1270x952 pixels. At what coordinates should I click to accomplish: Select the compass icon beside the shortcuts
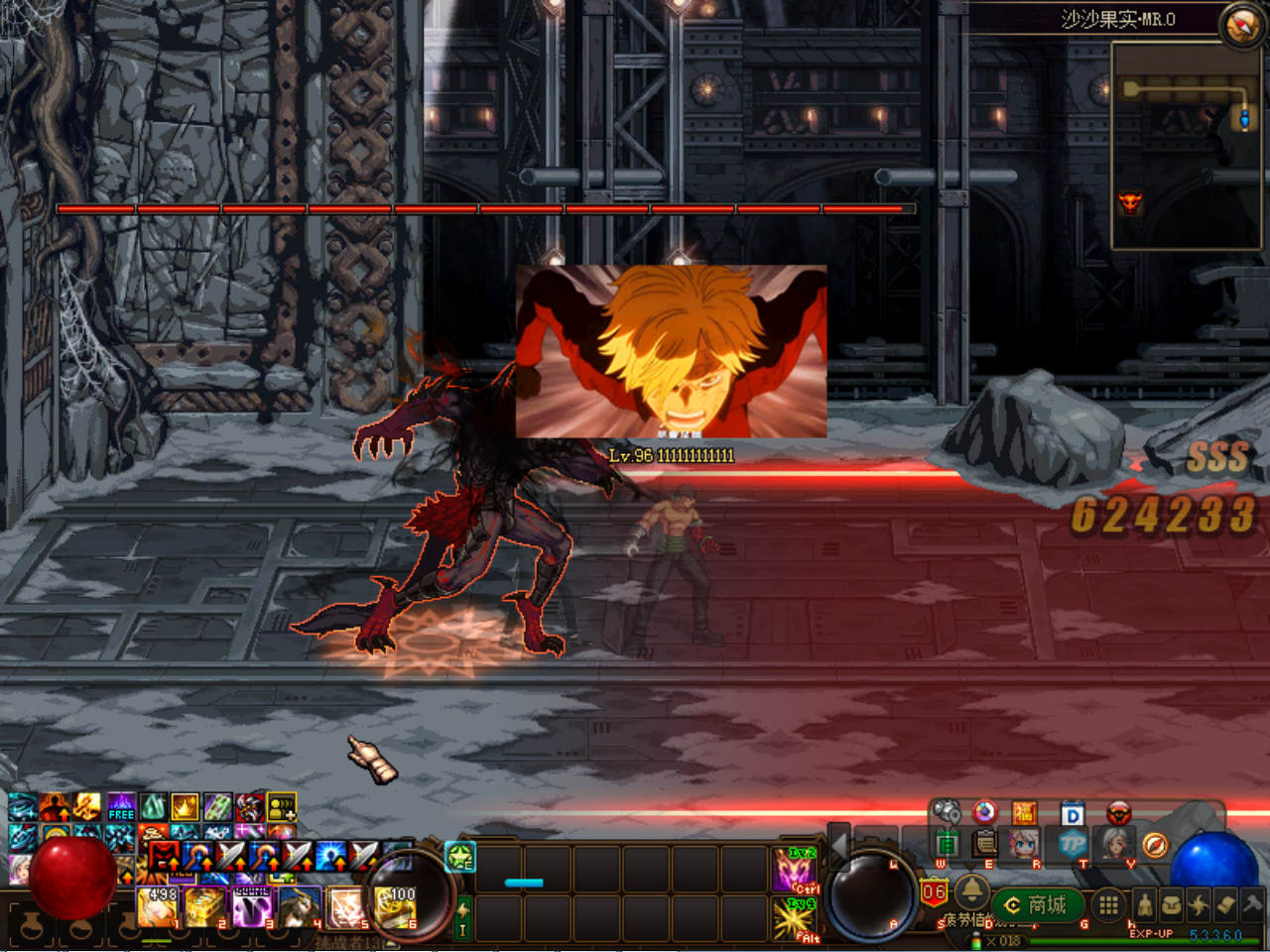point(1155,845)
